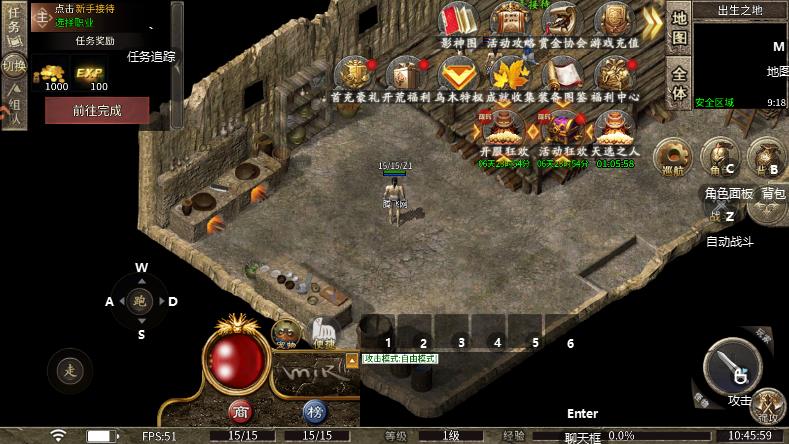Open the 装备图鉴 equipment scroll icon
Screen dimensions: 789x444
(x=562, y=75)
